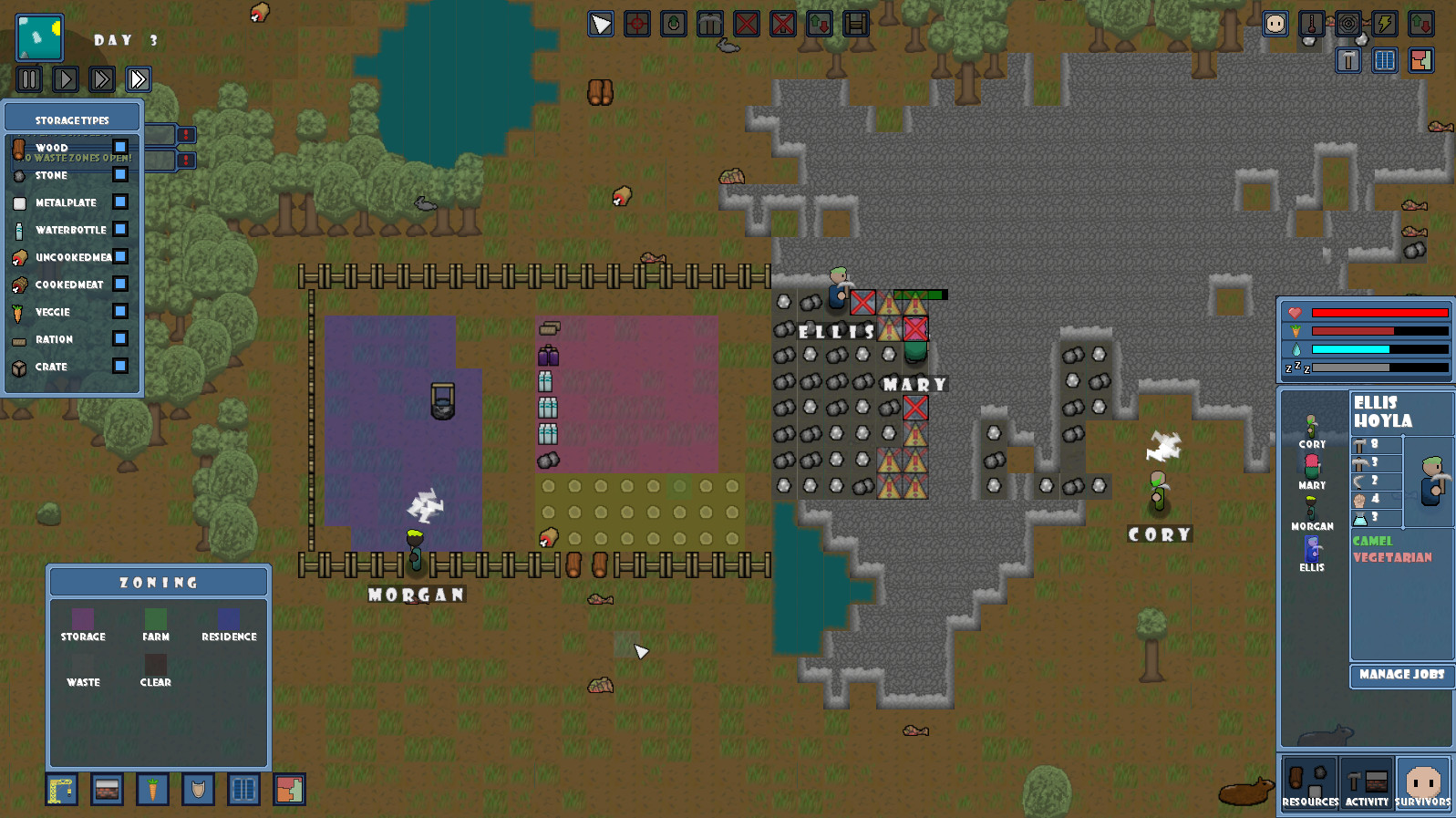Open the cancel orders tool with the red X
The width and height of the screenshot is (1456, 818).
[746, 25]
